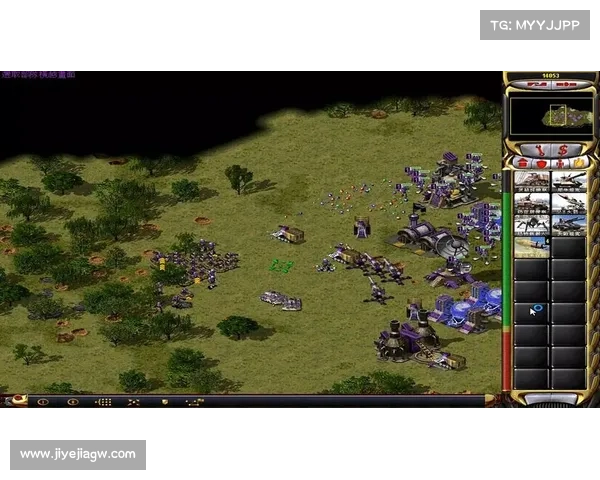This screenshot has height=480, width=600.
Task: Queue the spider-like Terror Drone unit
Action: (x=531, y=225)
